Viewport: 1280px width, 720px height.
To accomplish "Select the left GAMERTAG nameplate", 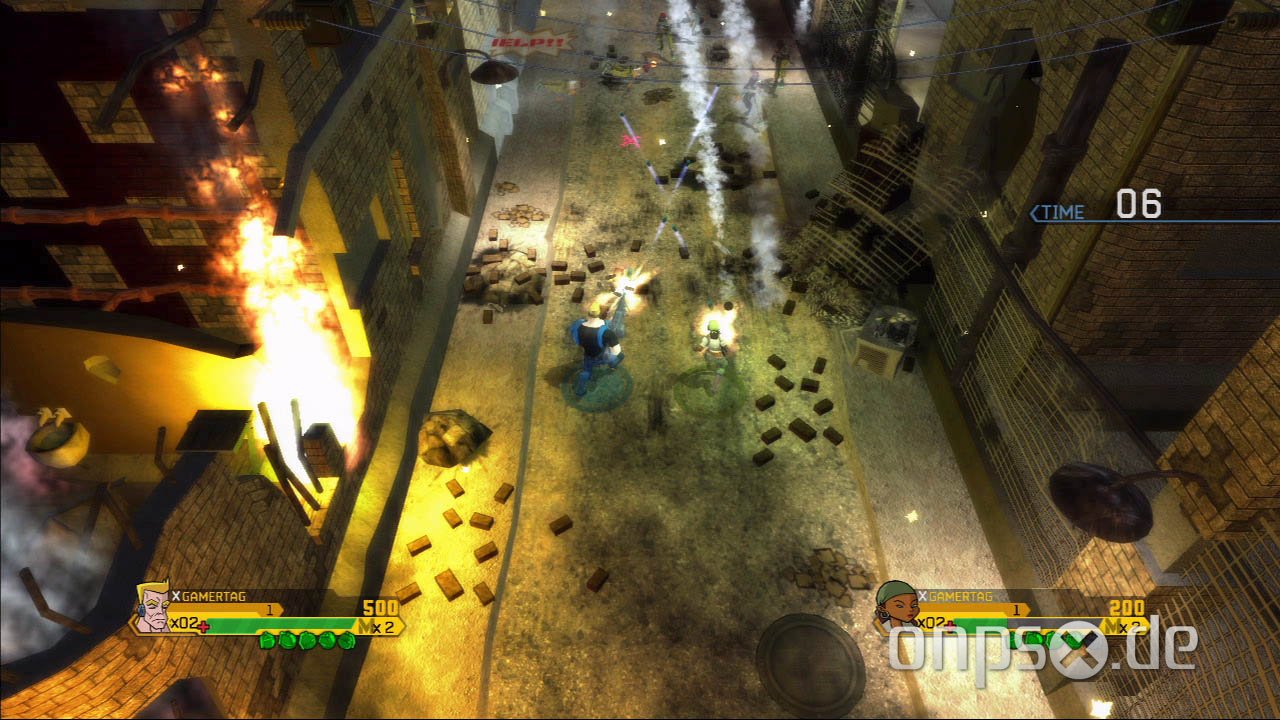I will tap(215, 596).
